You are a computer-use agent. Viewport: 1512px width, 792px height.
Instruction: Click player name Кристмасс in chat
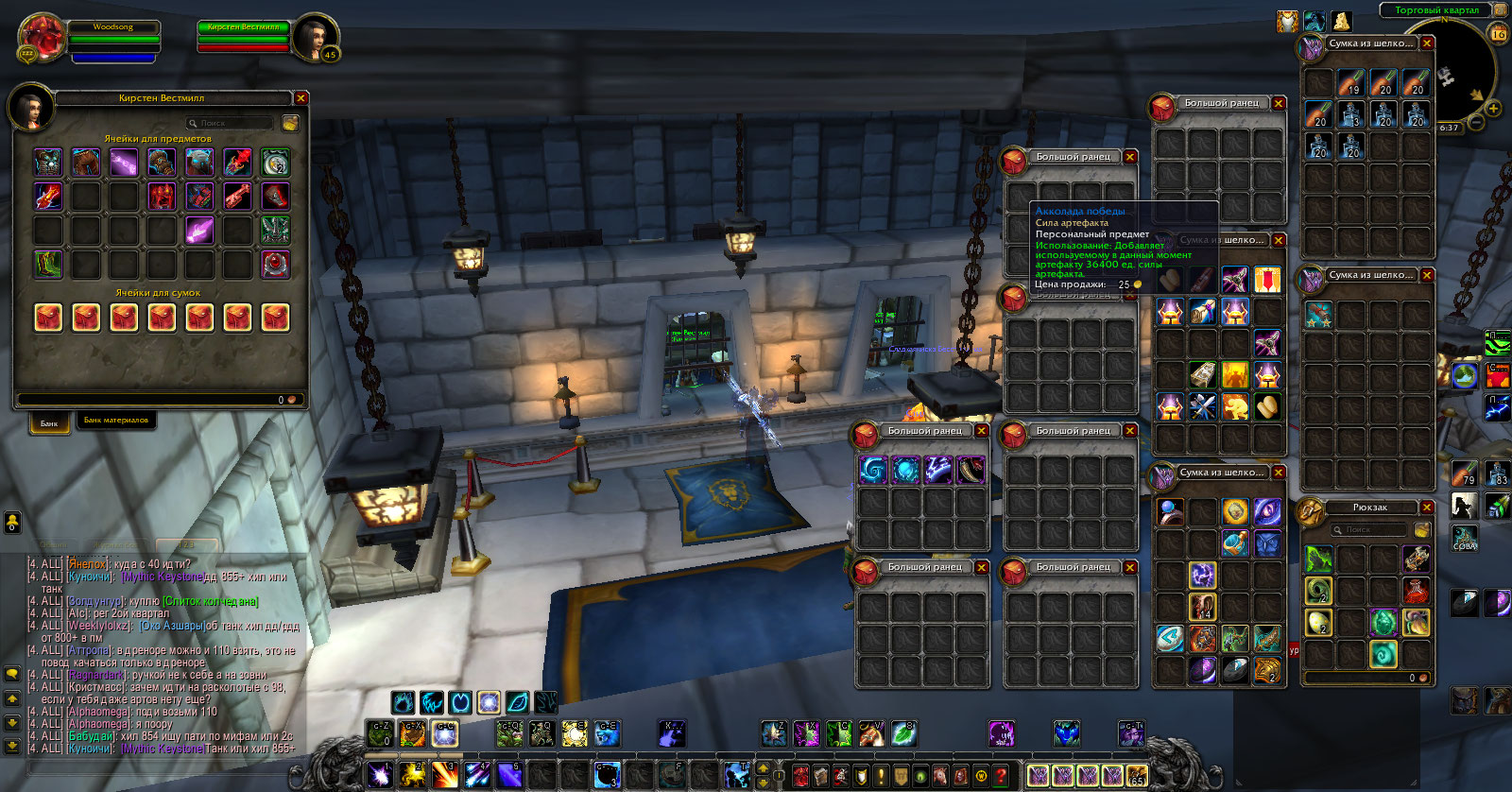pos(93,687)
